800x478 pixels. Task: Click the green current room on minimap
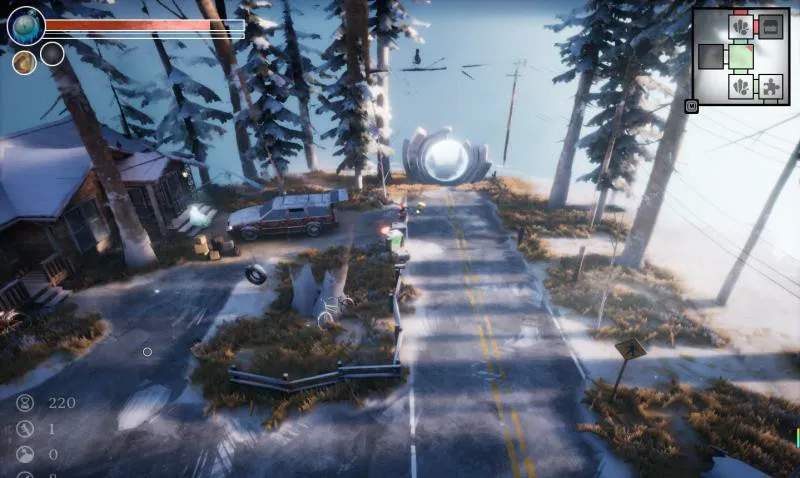click(x=741, y=57)
